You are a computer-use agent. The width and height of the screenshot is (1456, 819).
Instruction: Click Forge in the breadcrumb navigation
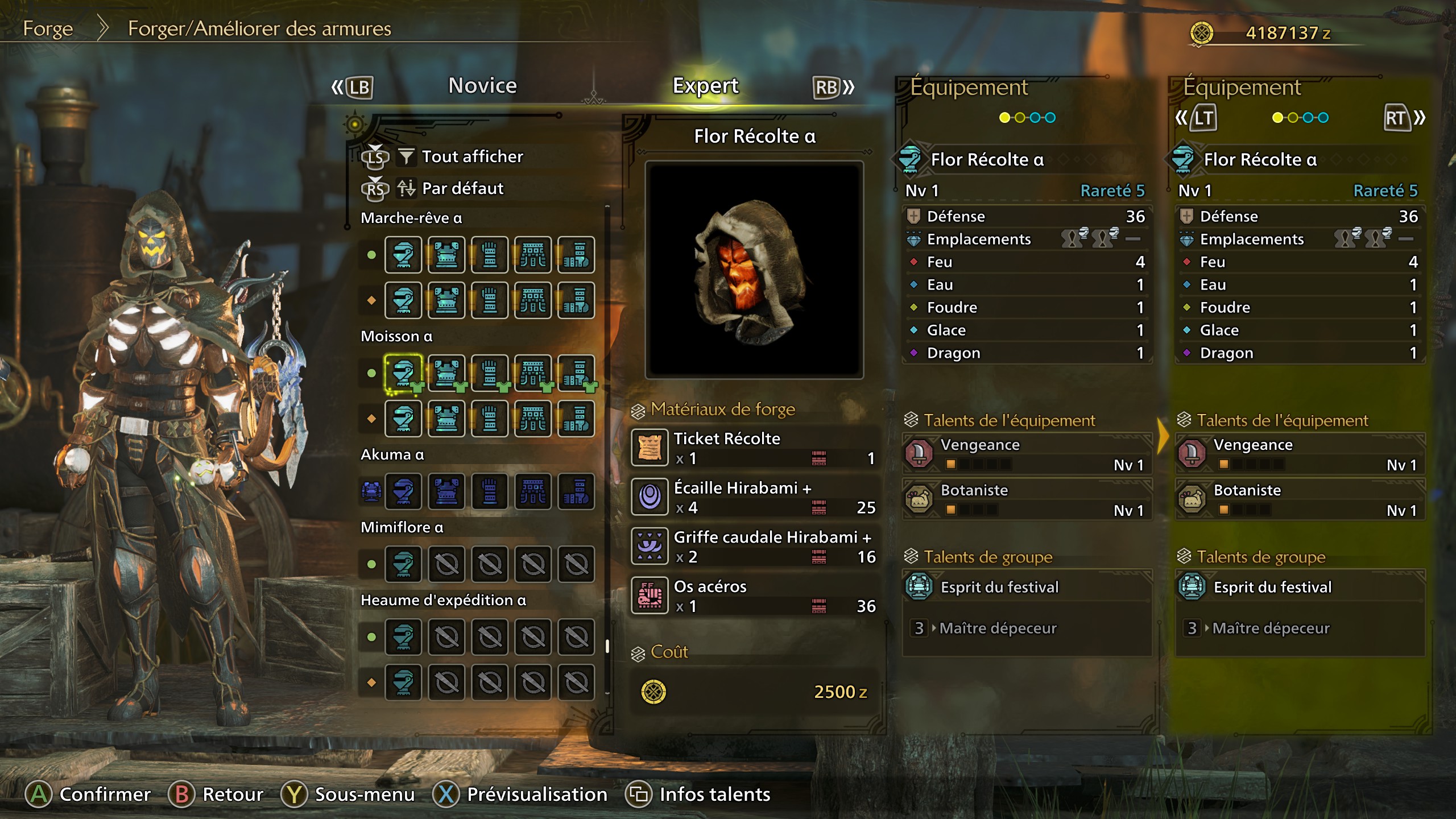point(48,28)
